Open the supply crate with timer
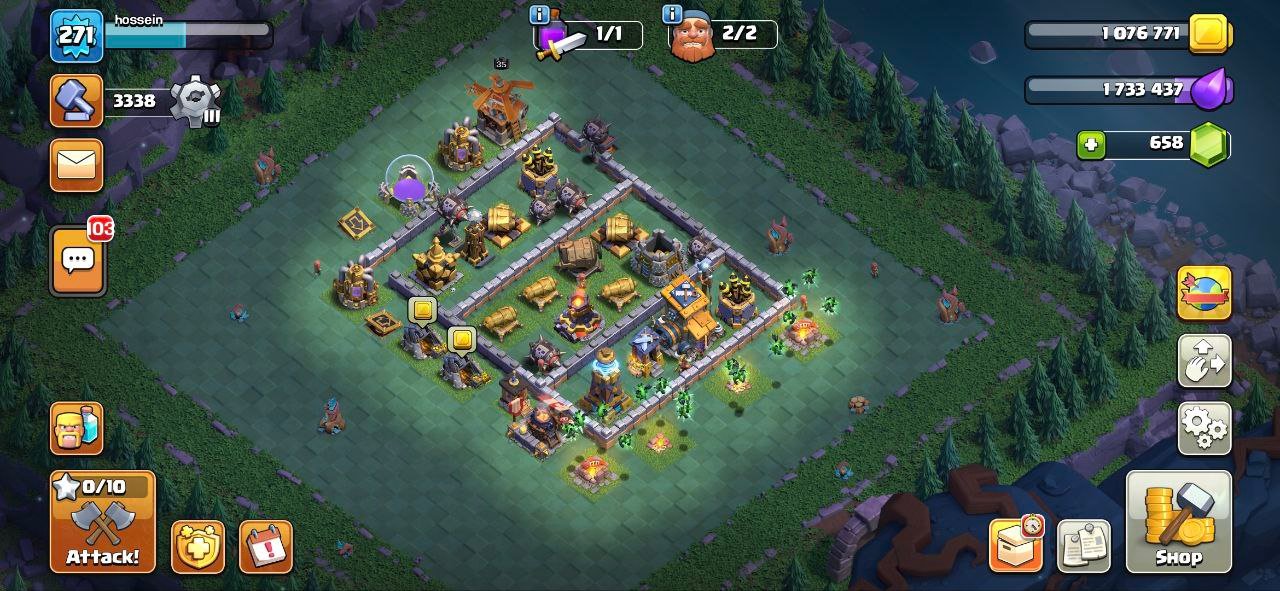 (1016, 545)
